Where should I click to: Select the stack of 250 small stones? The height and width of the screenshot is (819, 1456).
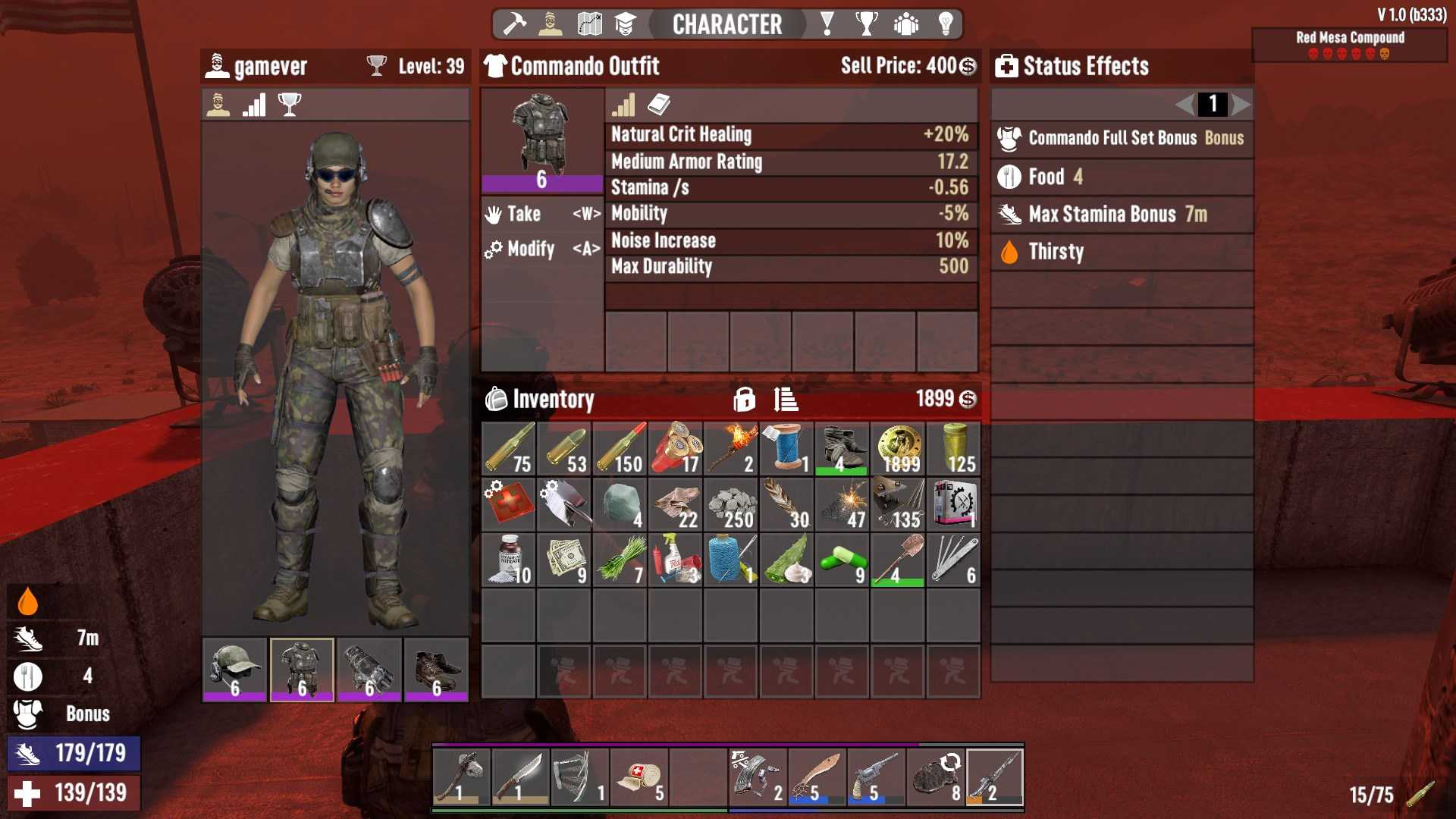coord(731,505)
